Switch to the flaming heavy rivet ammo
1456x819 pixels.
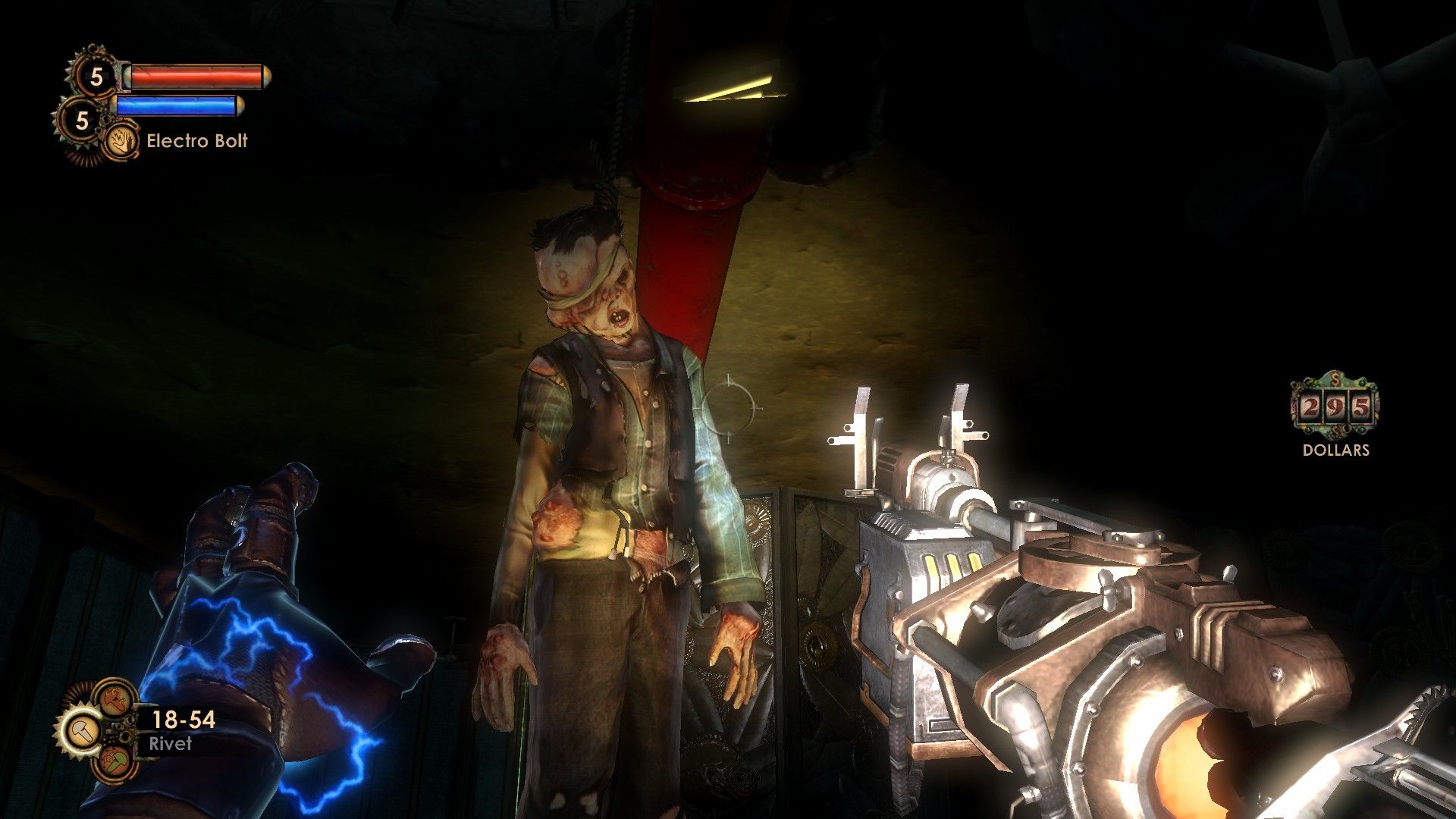[x=115, y=699]
